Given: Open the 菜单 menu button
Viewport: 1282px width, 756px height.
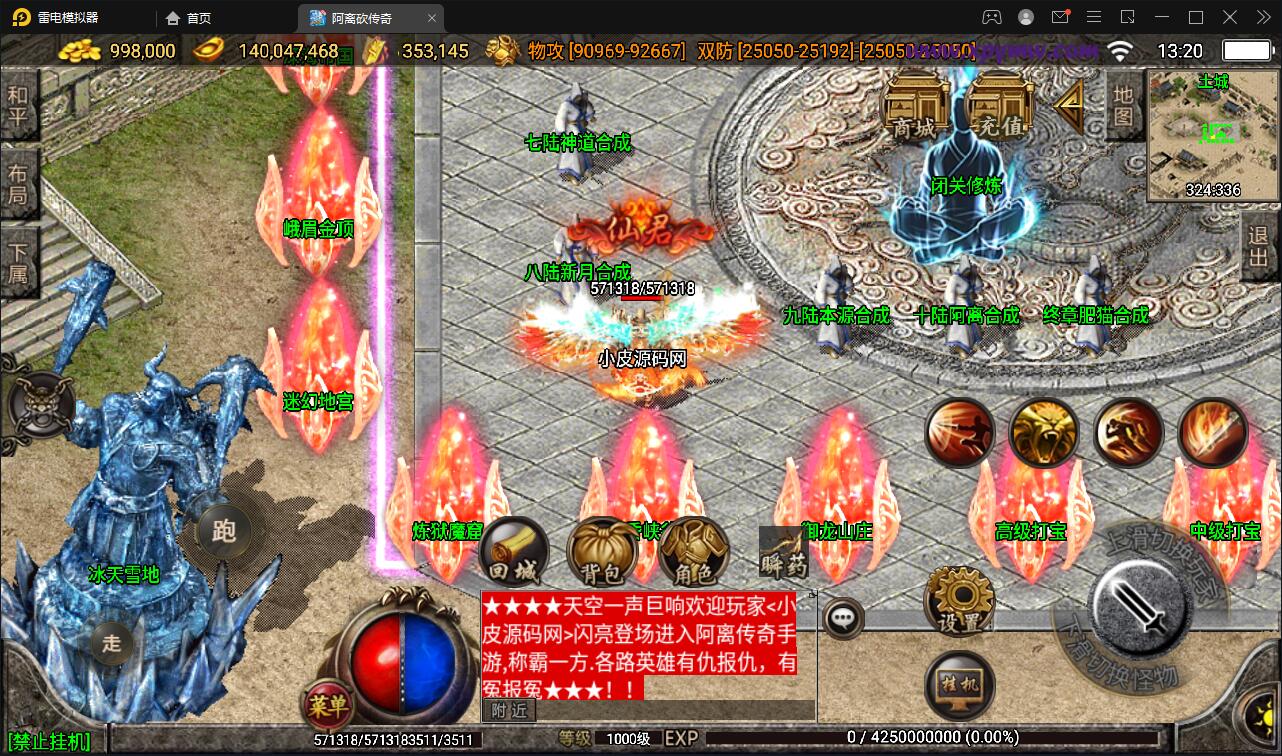Looking at the screenshot, I should (x=328, y=706).
